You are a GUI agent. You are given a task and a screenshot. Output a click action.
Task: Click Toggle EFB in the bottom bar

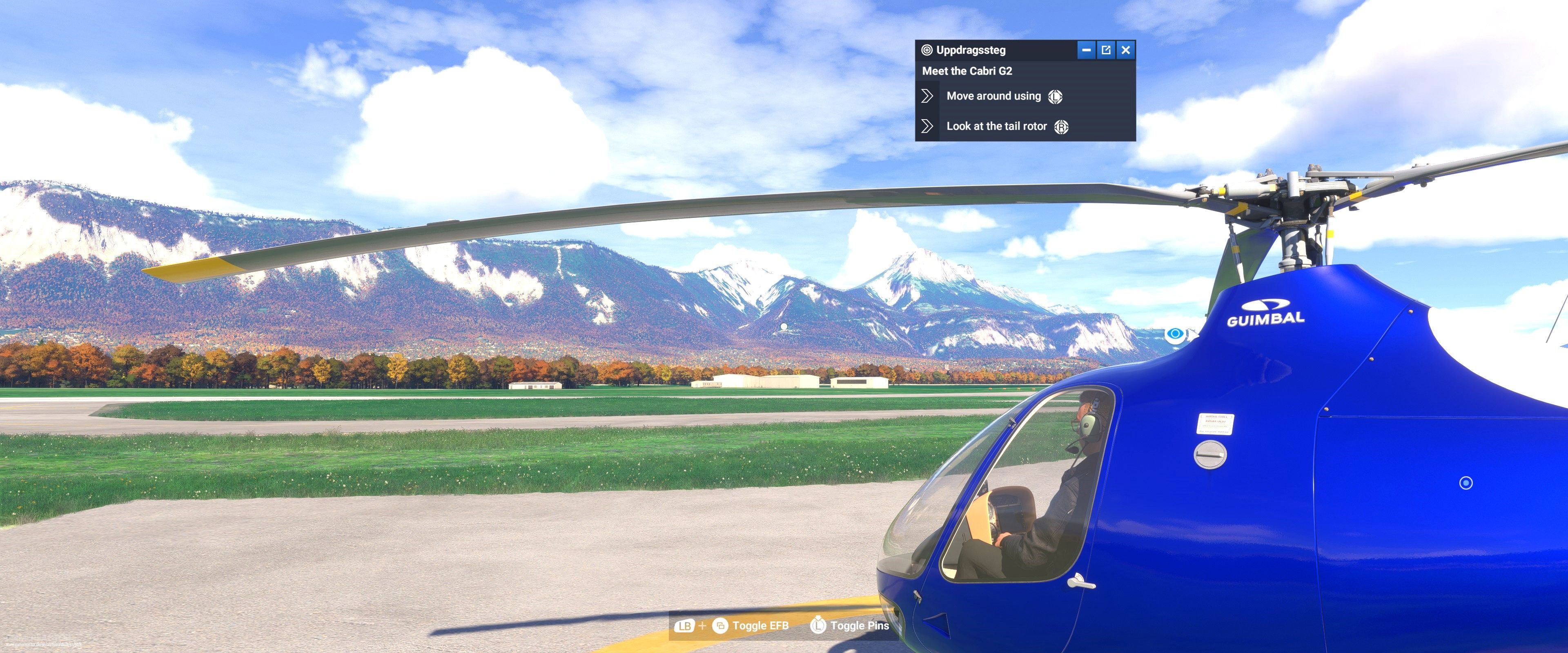[761, 626]
